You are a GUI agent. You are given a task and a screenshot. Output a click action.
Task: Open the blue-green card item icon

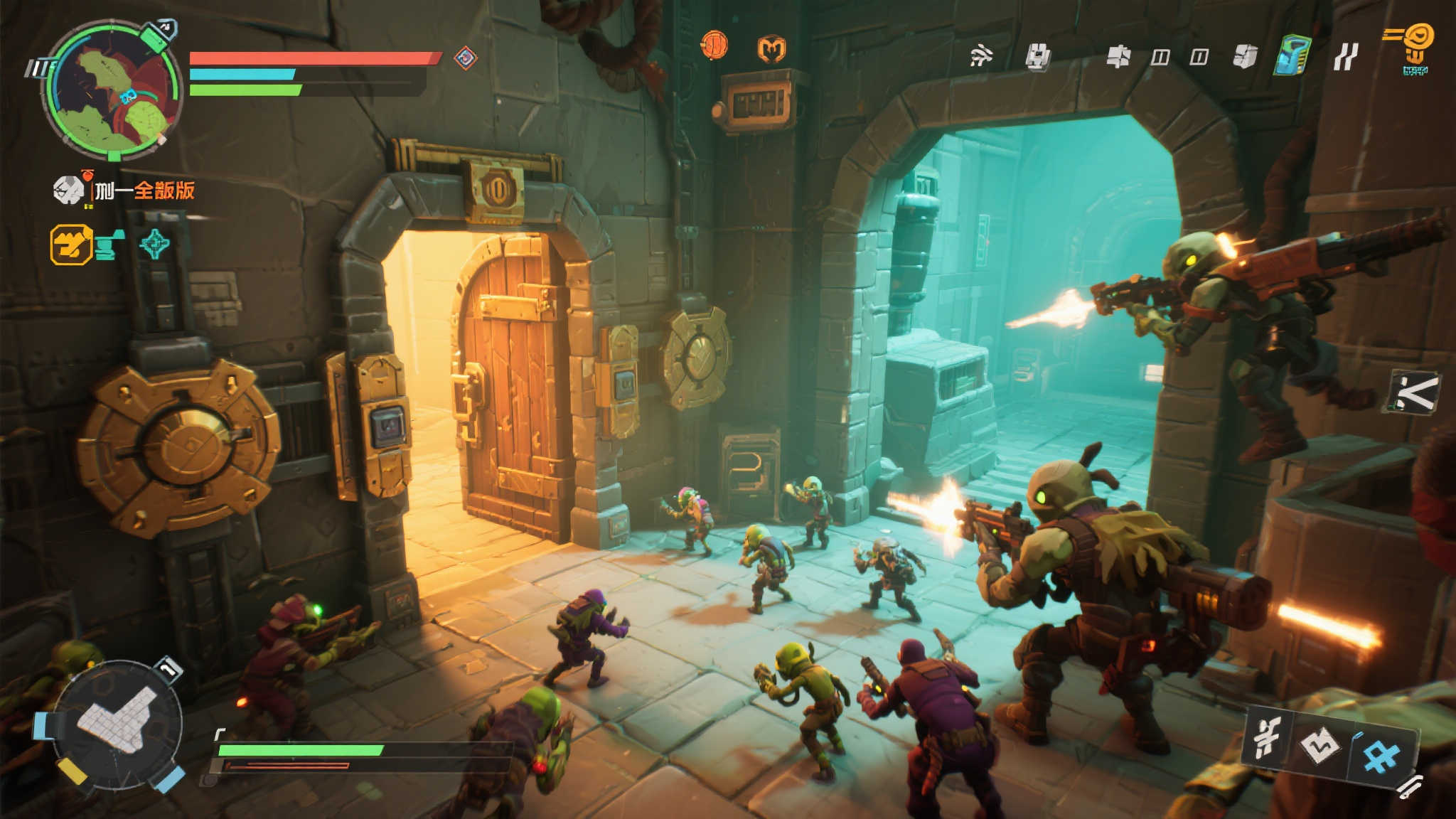1293,55
